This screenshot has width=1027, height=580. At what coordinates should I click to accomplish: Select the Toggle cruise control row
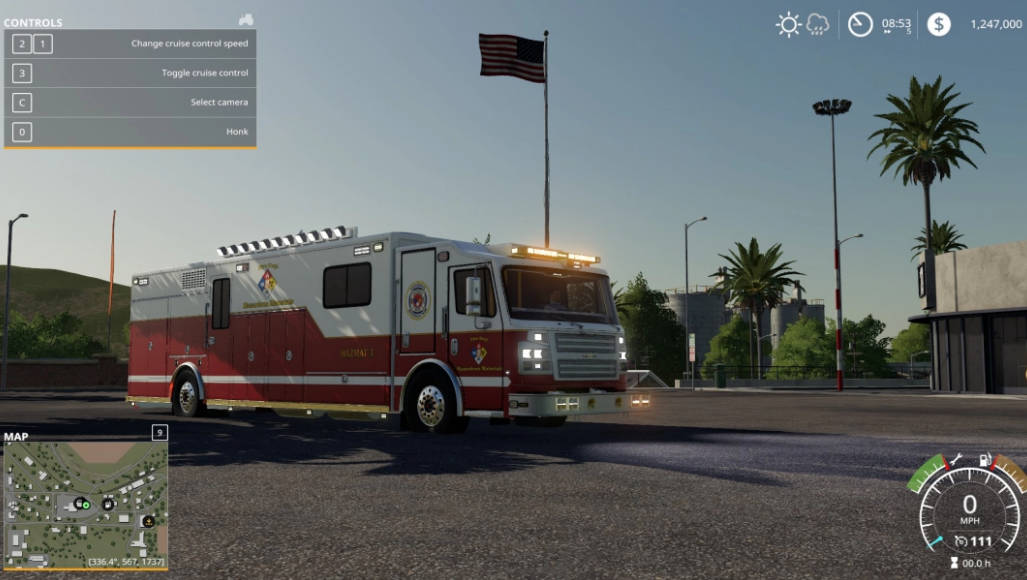(130, 73)
